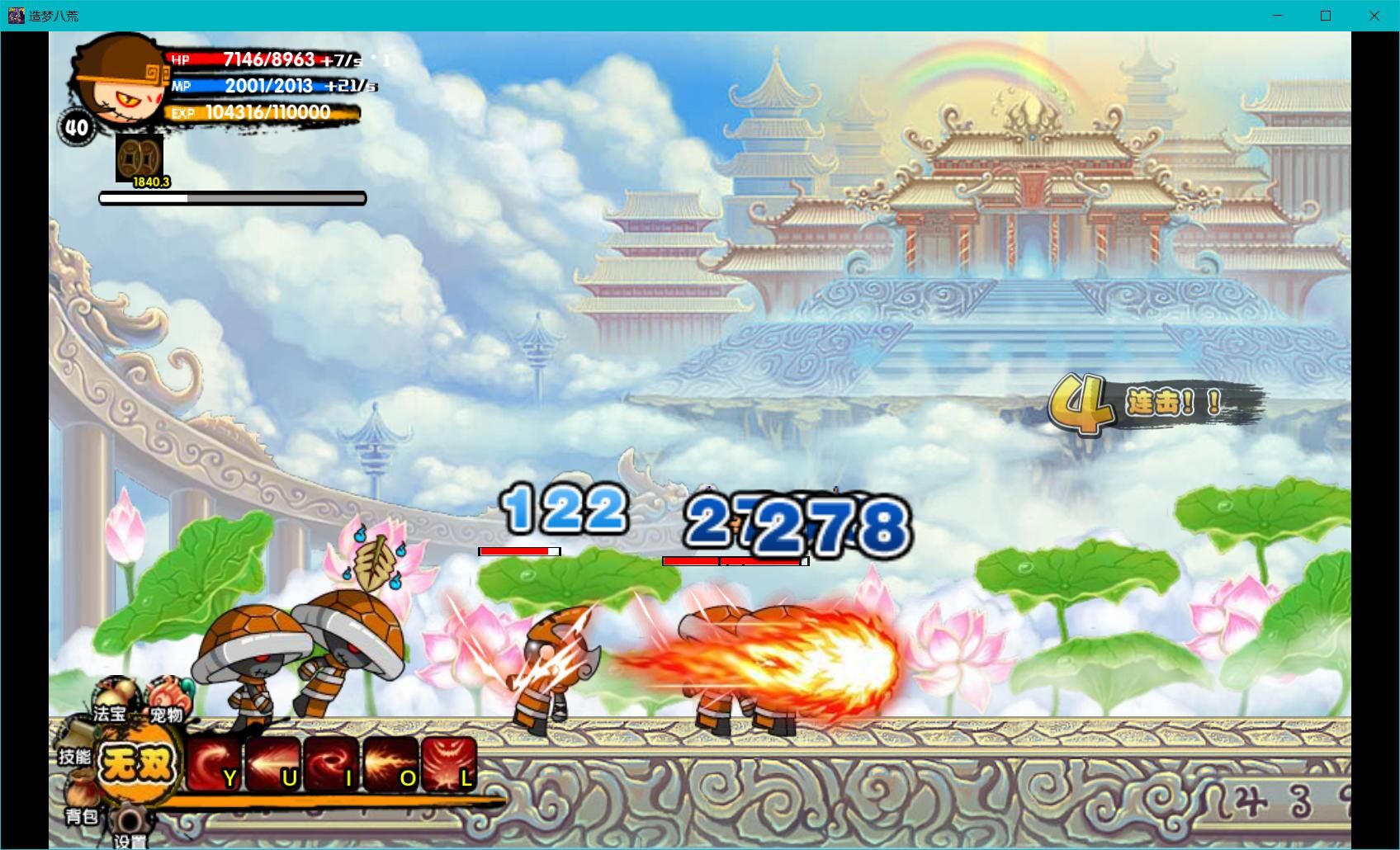Use the Y slot crescent slash skill
The height and width of the screenshot is (850, 1400).
(x=213, y=765)
